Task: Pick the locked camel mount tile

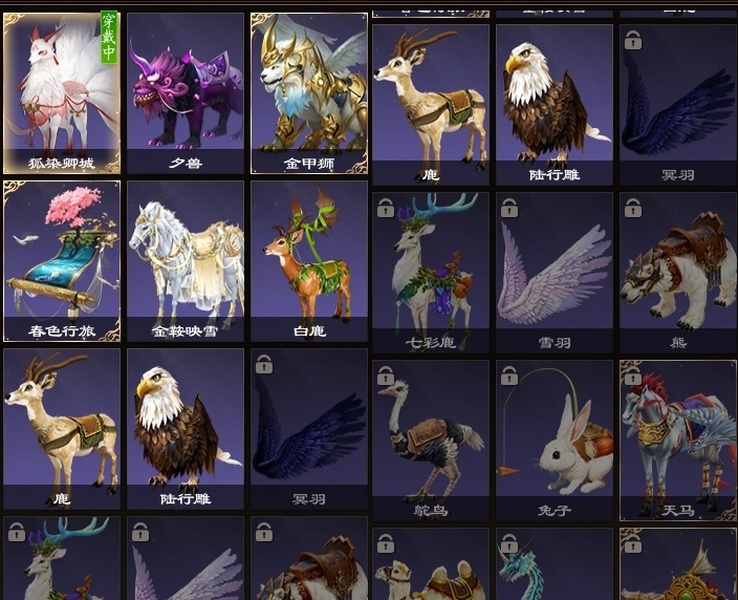Action: point(431,570)
